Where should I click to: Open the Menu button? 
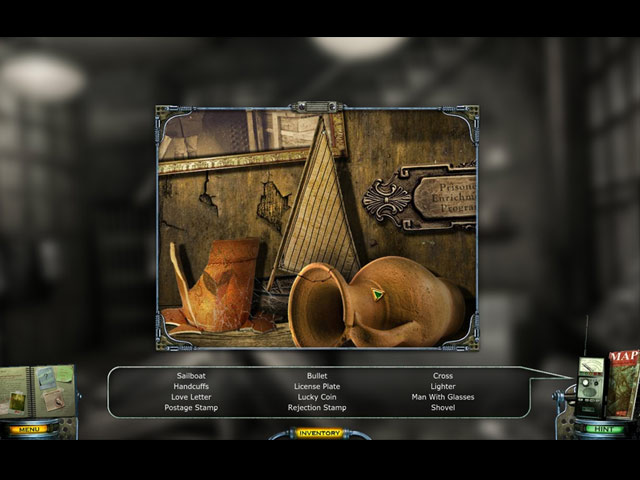coord(30,429)
